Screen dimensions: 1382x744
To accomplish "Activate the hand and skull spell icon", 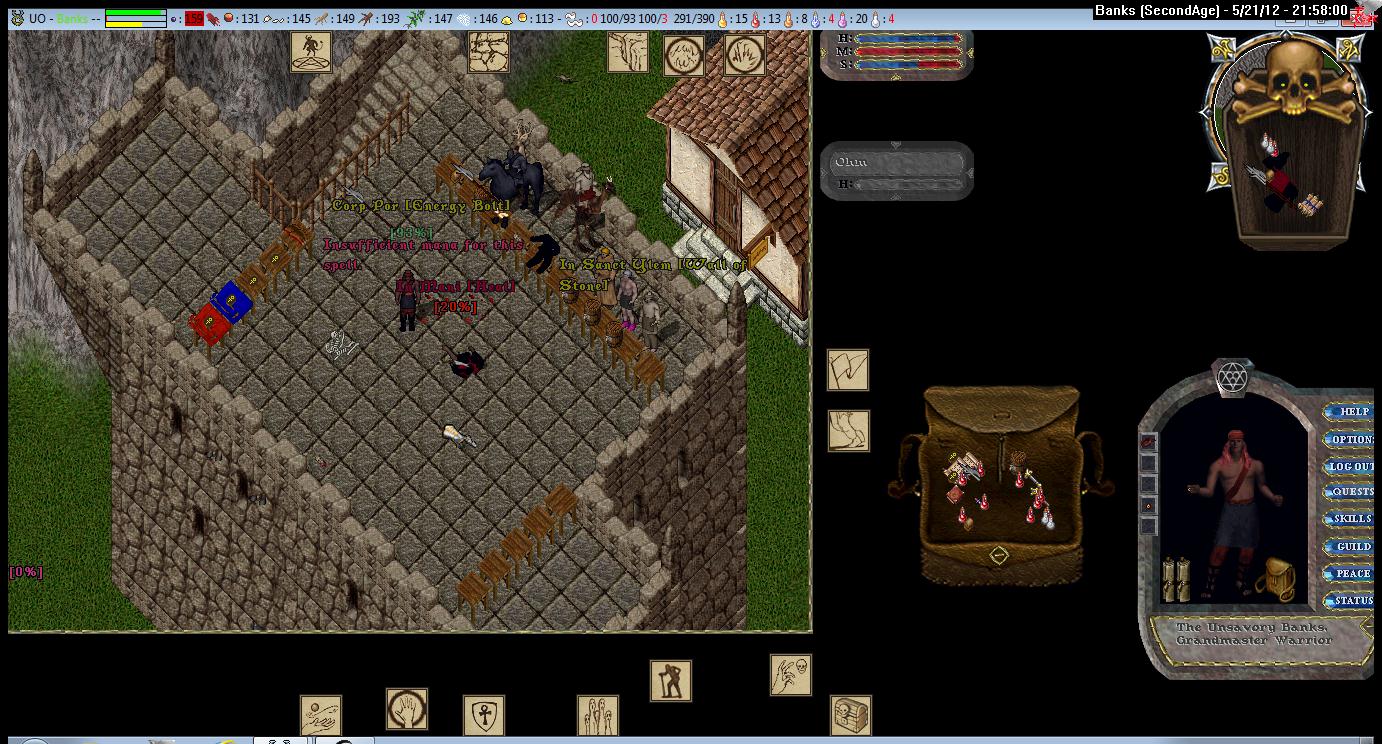I will tap(790, 675).
